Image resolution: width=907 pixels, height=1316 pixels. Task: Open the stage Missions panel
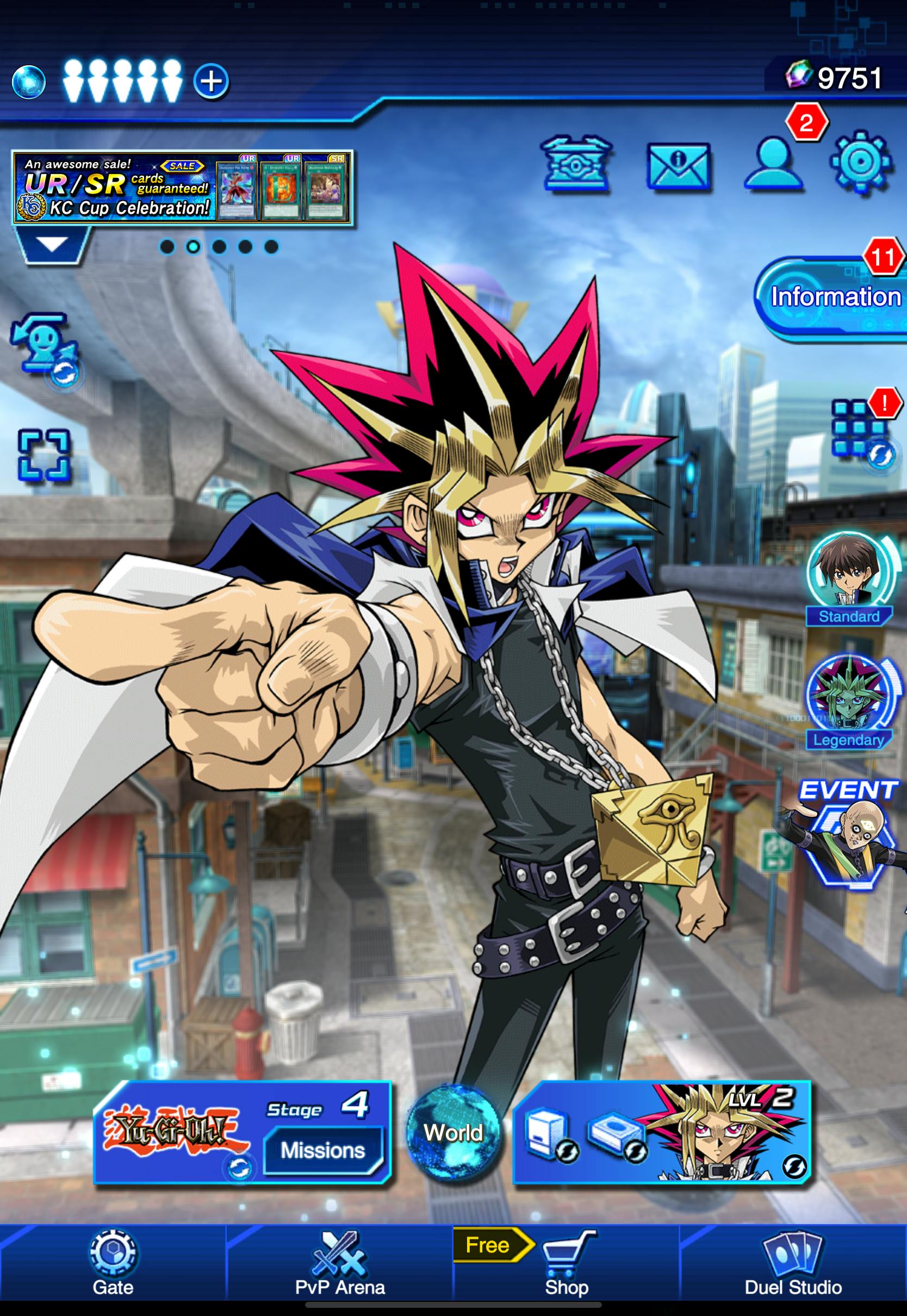tap(323, 1151)
